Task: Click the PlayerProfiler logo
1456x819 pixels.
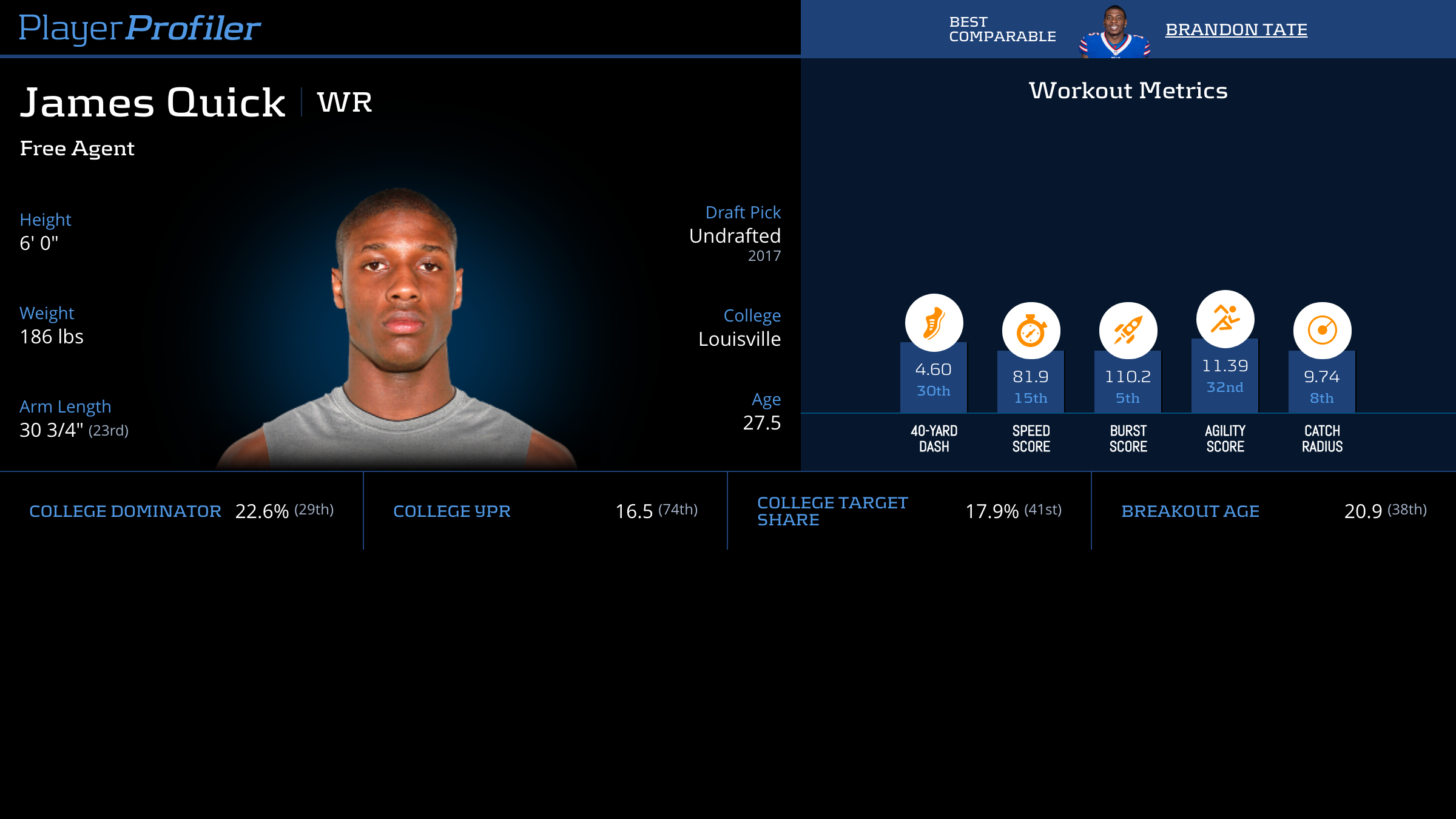Action: [x=140, y=28]
